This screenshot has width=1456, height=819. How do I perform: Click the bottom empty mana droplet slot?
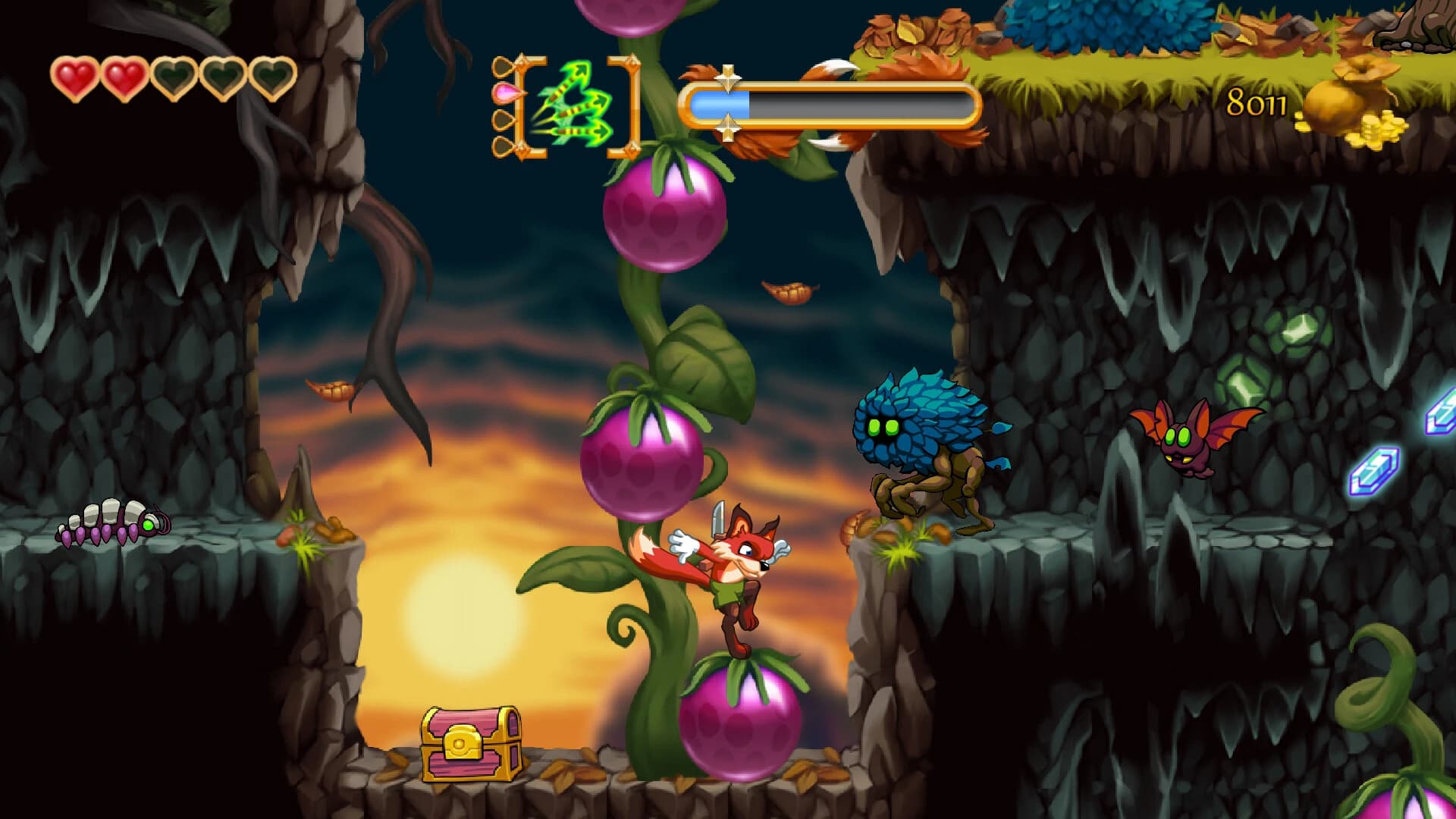tap(502, 144)
